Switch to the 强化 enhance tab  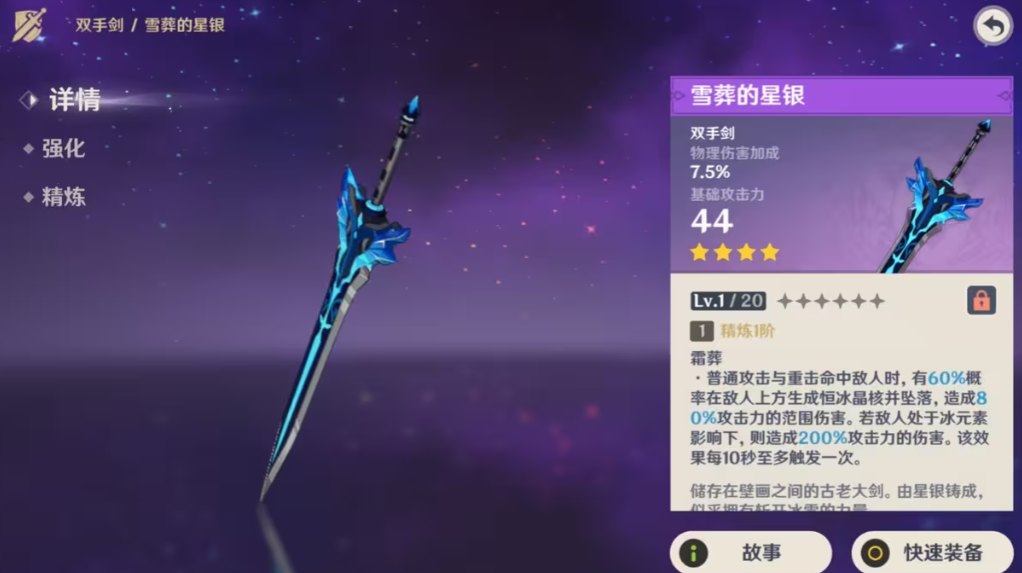click(x=62, y=149)
